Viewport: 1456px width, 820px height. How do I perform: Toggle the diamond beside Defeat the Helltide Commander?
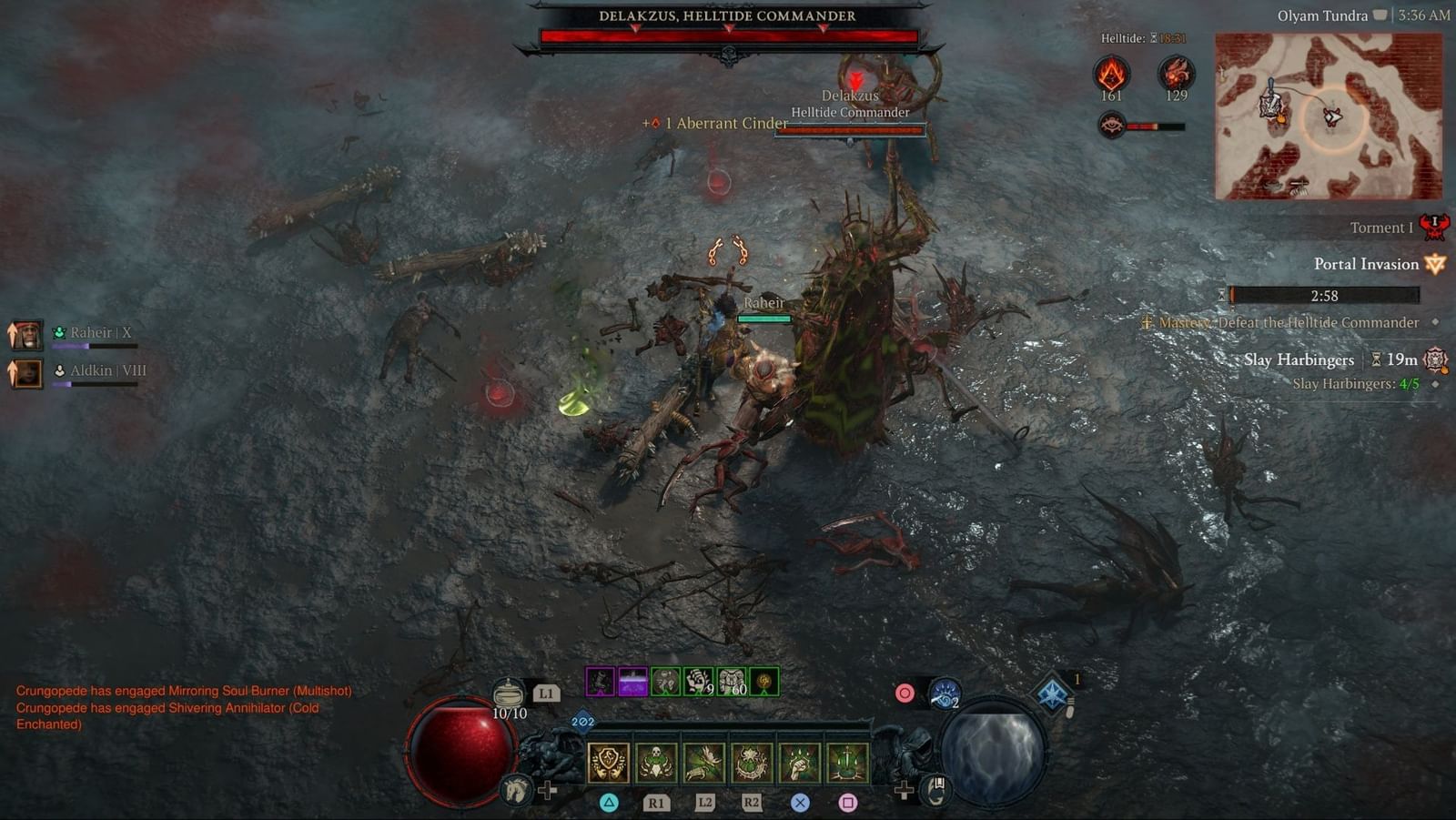[1436, 323]
